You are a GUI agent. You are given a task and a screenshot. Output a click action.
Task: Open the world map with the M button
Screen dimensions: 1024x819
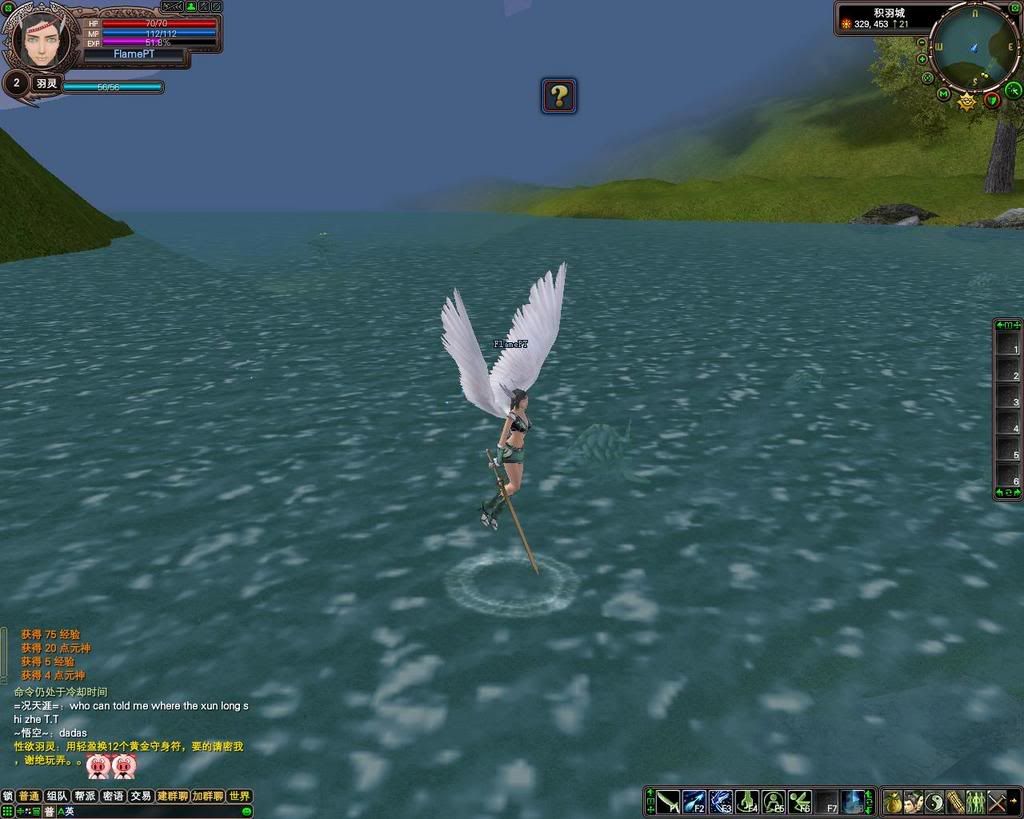(943, 94)
